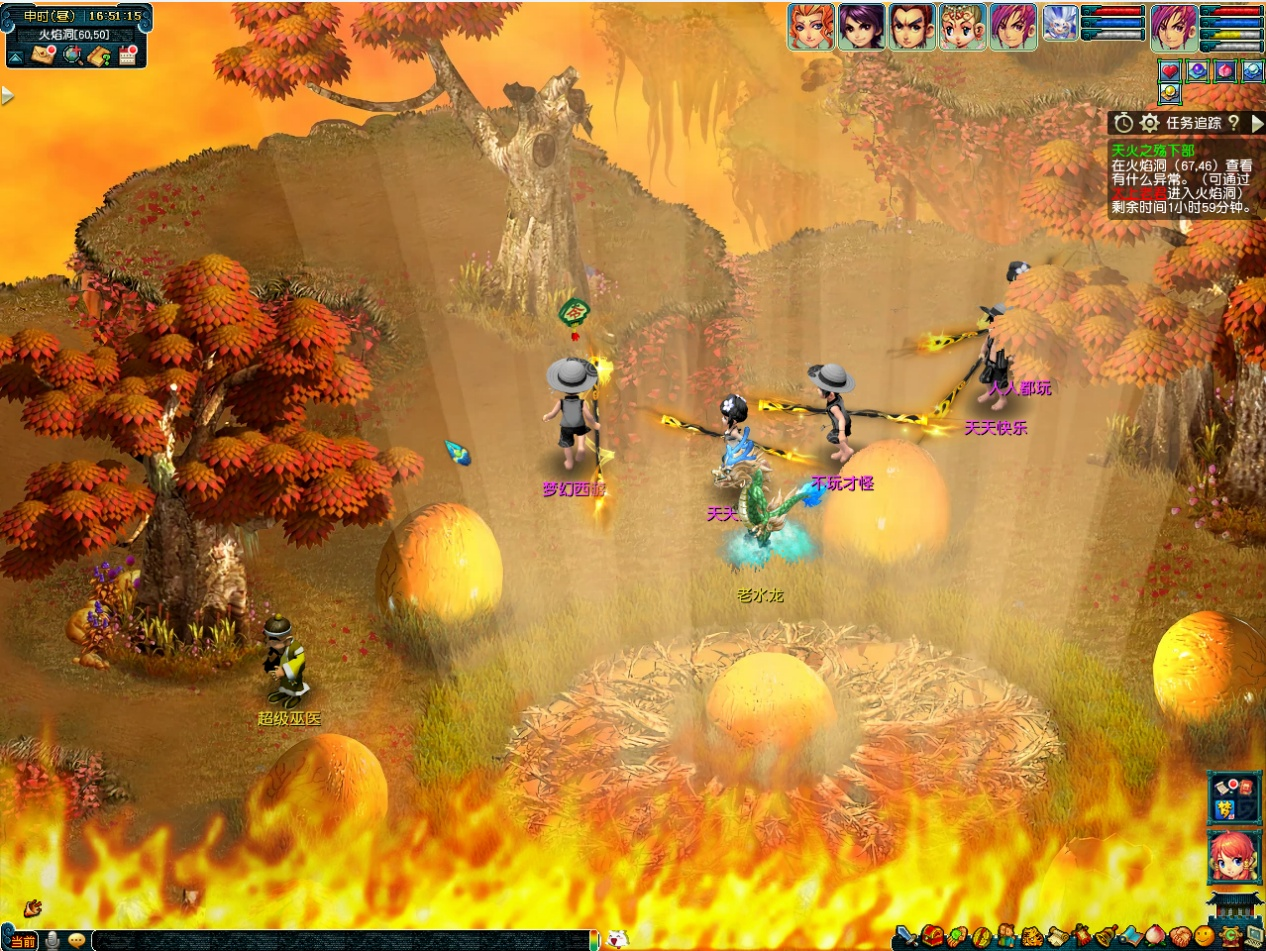Screen dimensions: 1266x951
Task: Select the white-haired pet portrait
Action: (x=1060, y=24)
